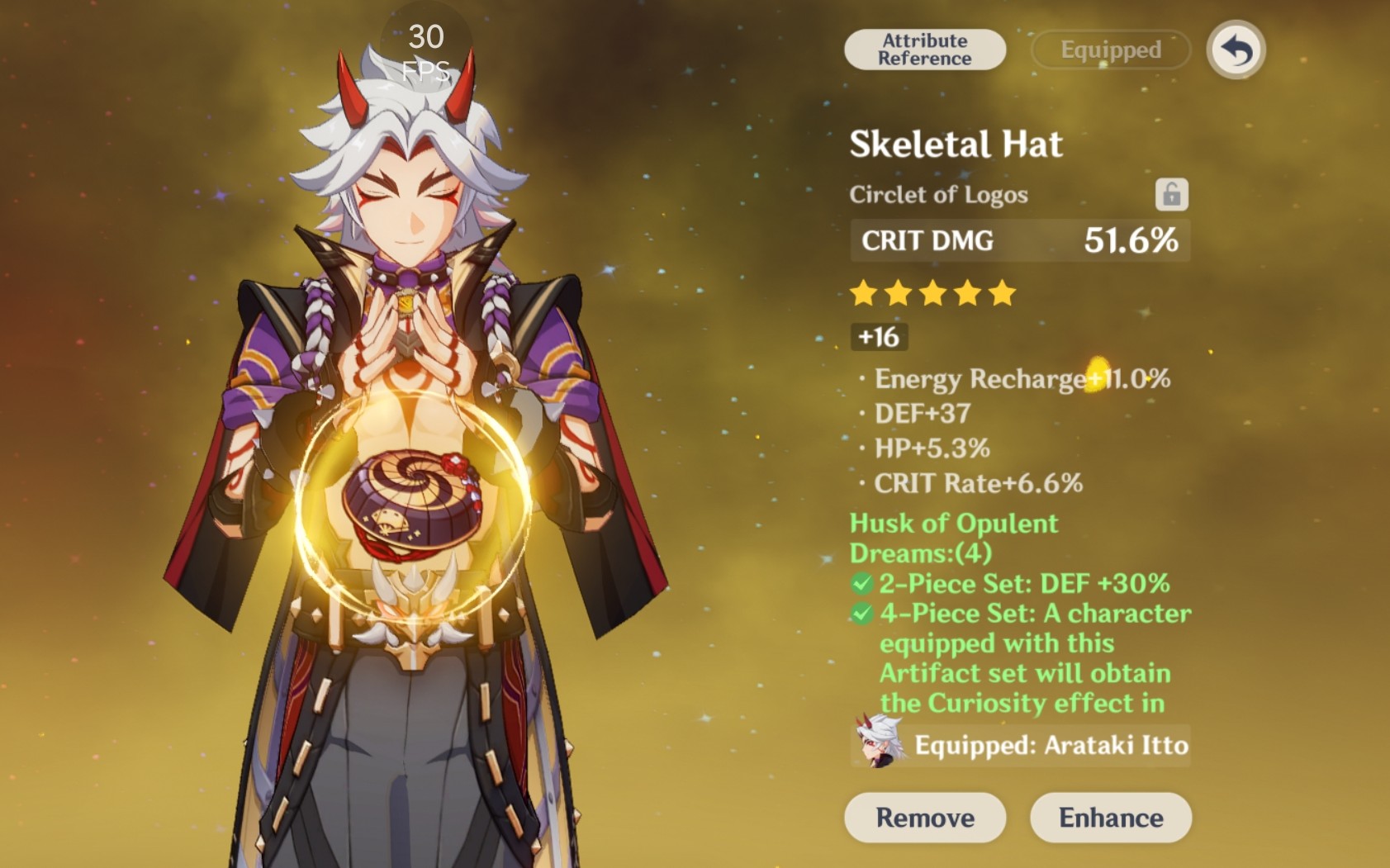Click the first rarity star
Viewport: 1390px width, 868px height.
(861, 293)
